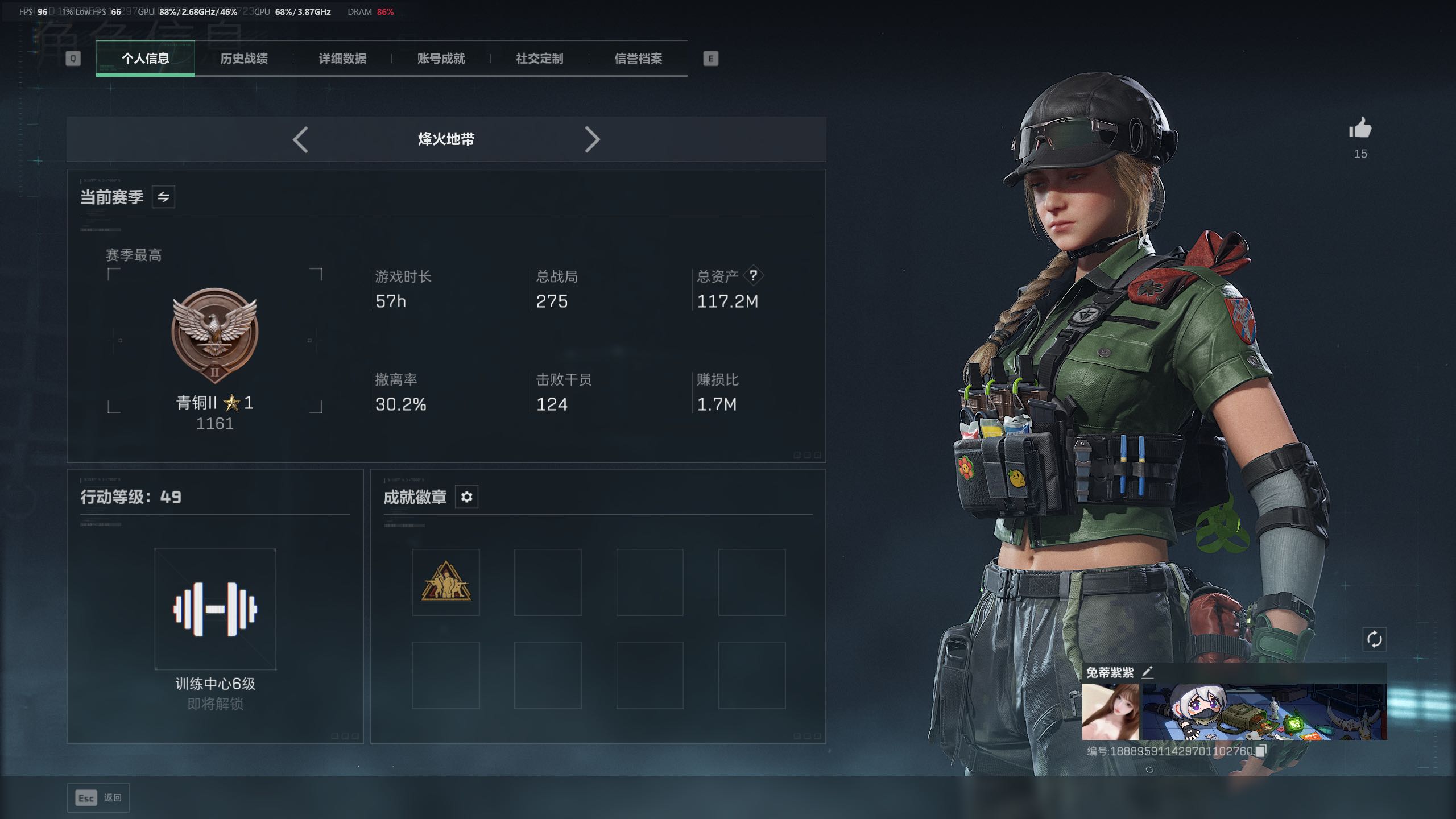Open the 信誉档案 tab

point(638,59)
